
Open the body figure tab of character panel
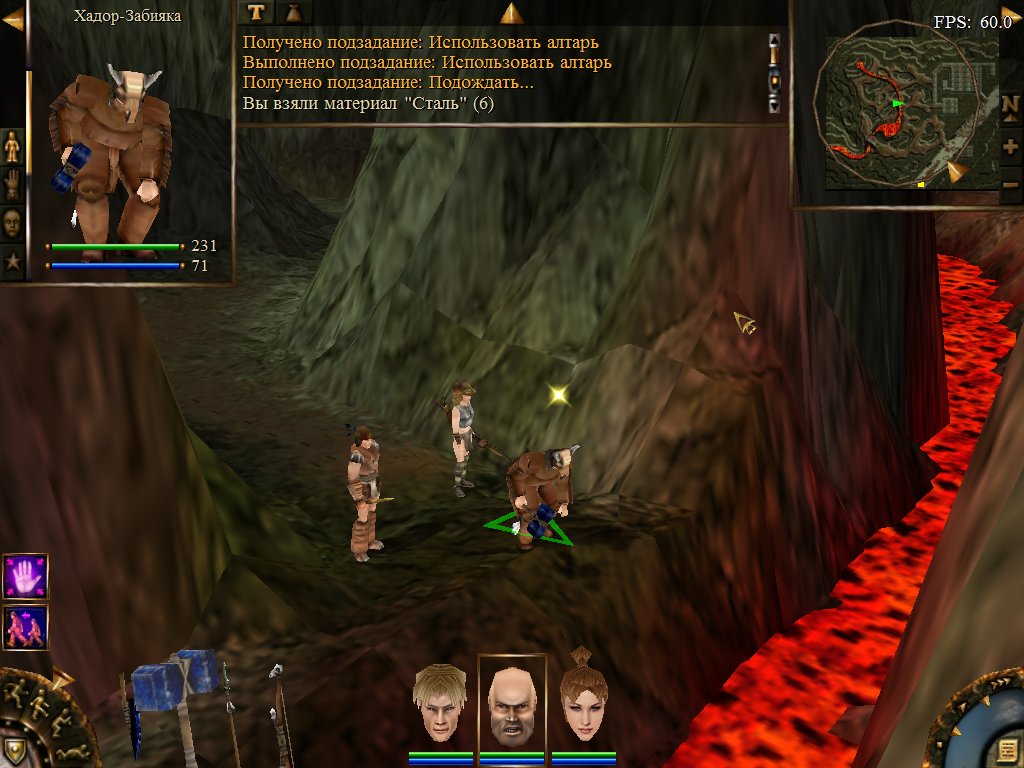pos(12,146)
